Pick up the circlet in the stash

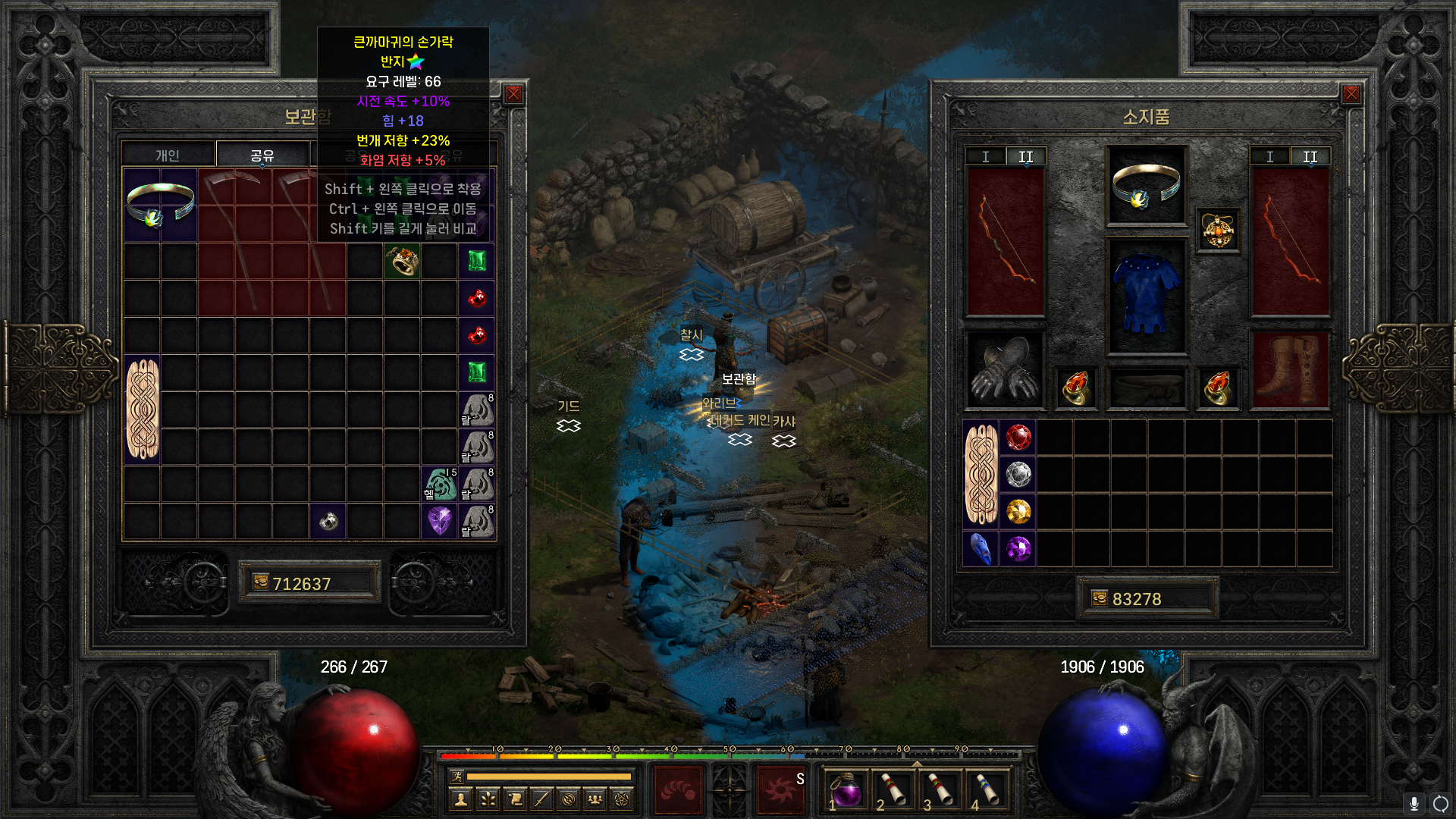point(160,206)
